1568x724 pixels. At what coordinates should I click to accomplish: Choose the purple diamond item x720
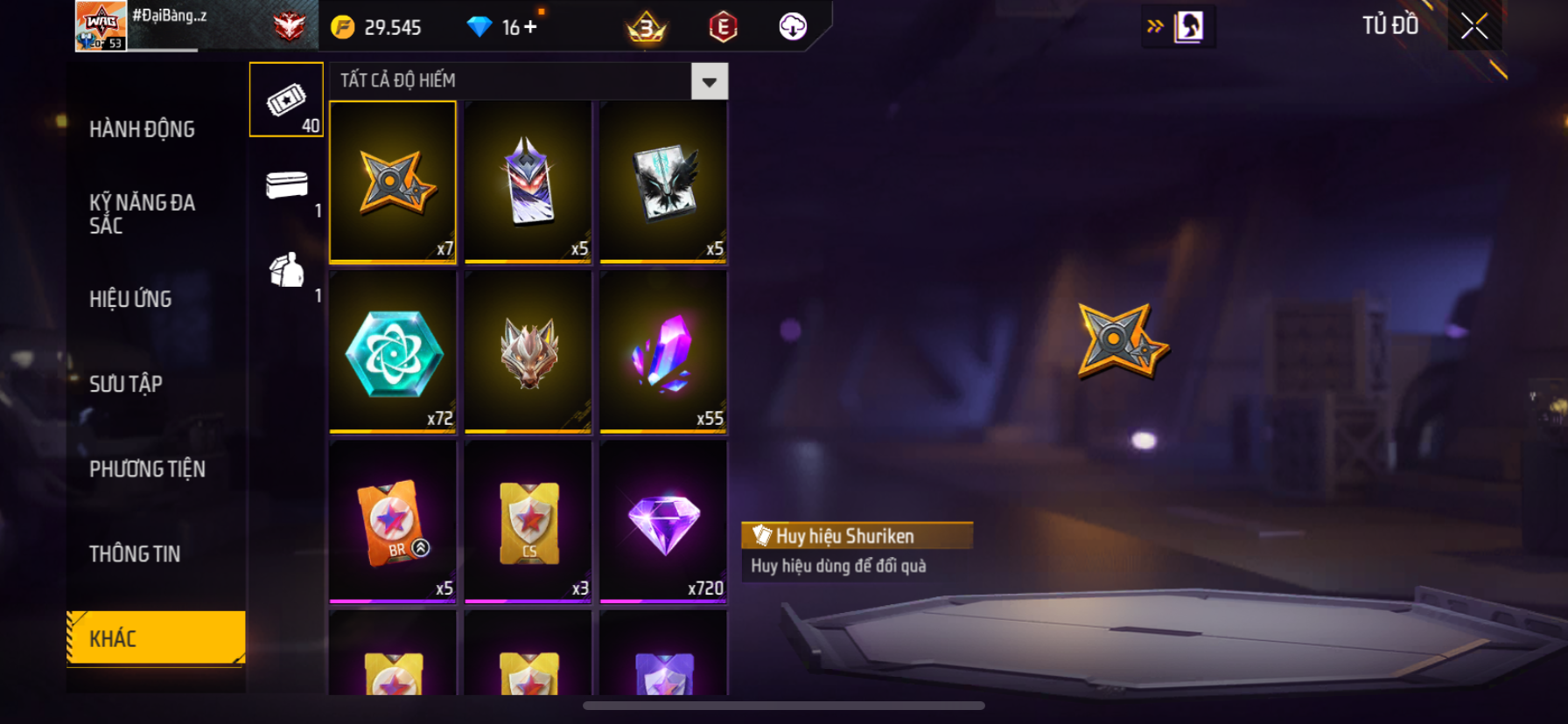[x=663, y=521]
